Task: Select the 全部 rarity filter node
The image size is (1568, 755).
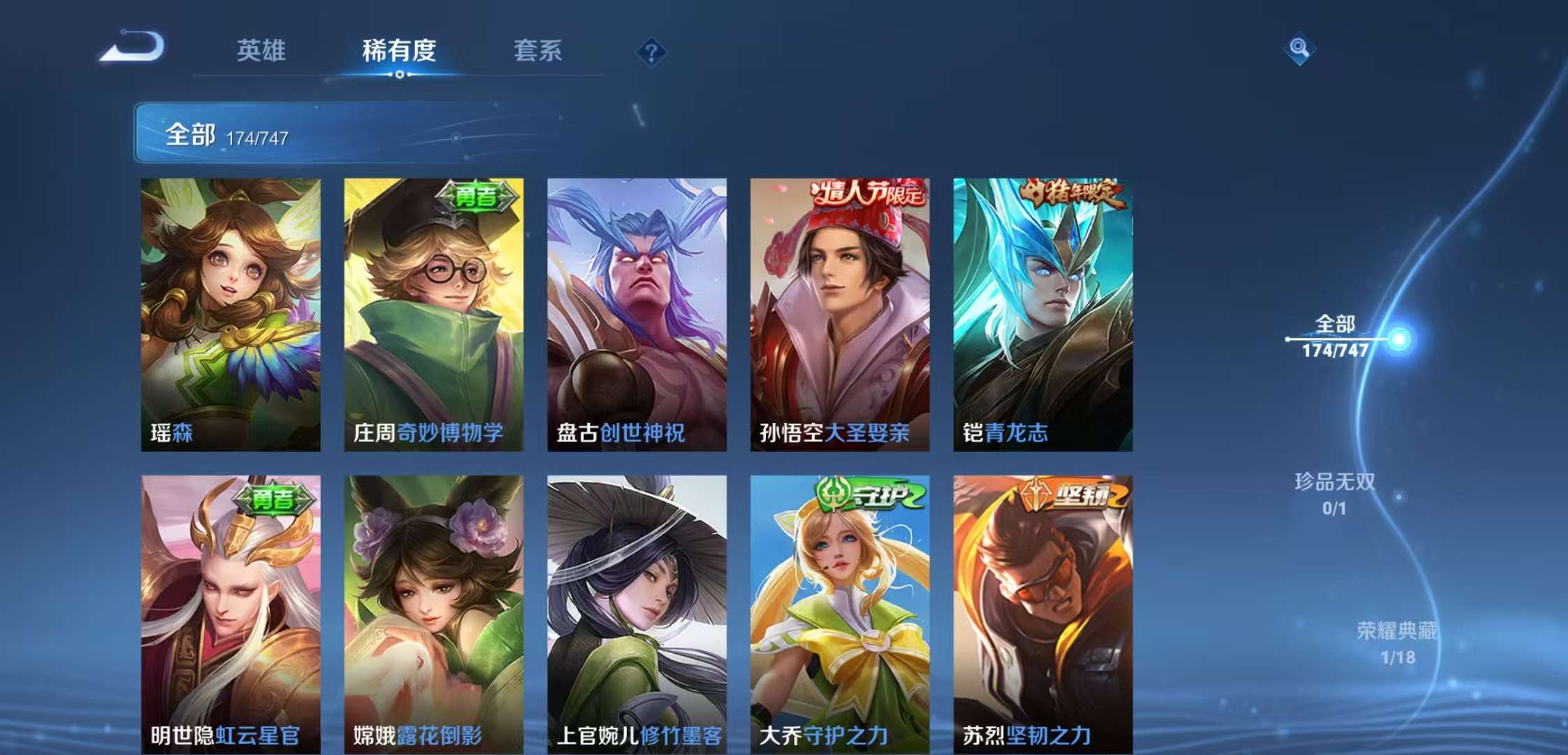Action: tap(1336, 337)
